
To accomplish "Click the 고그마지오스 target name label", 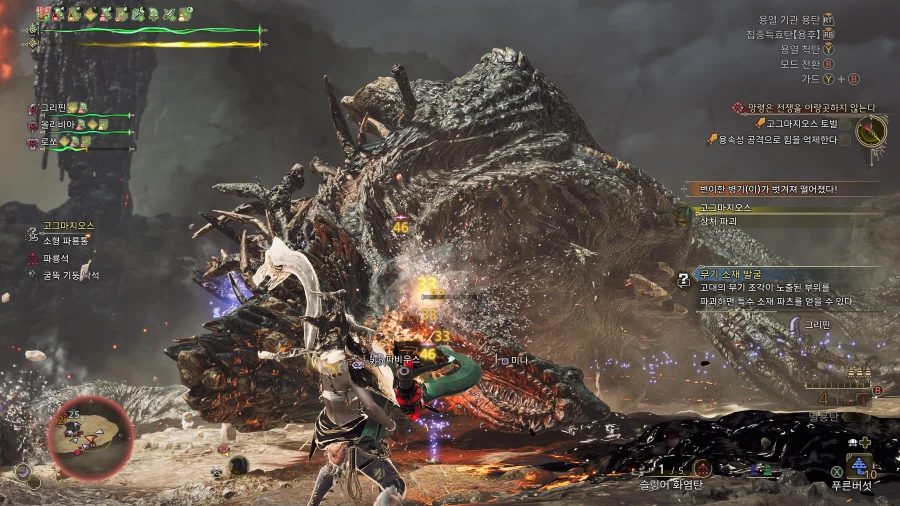I will (68, 226).
